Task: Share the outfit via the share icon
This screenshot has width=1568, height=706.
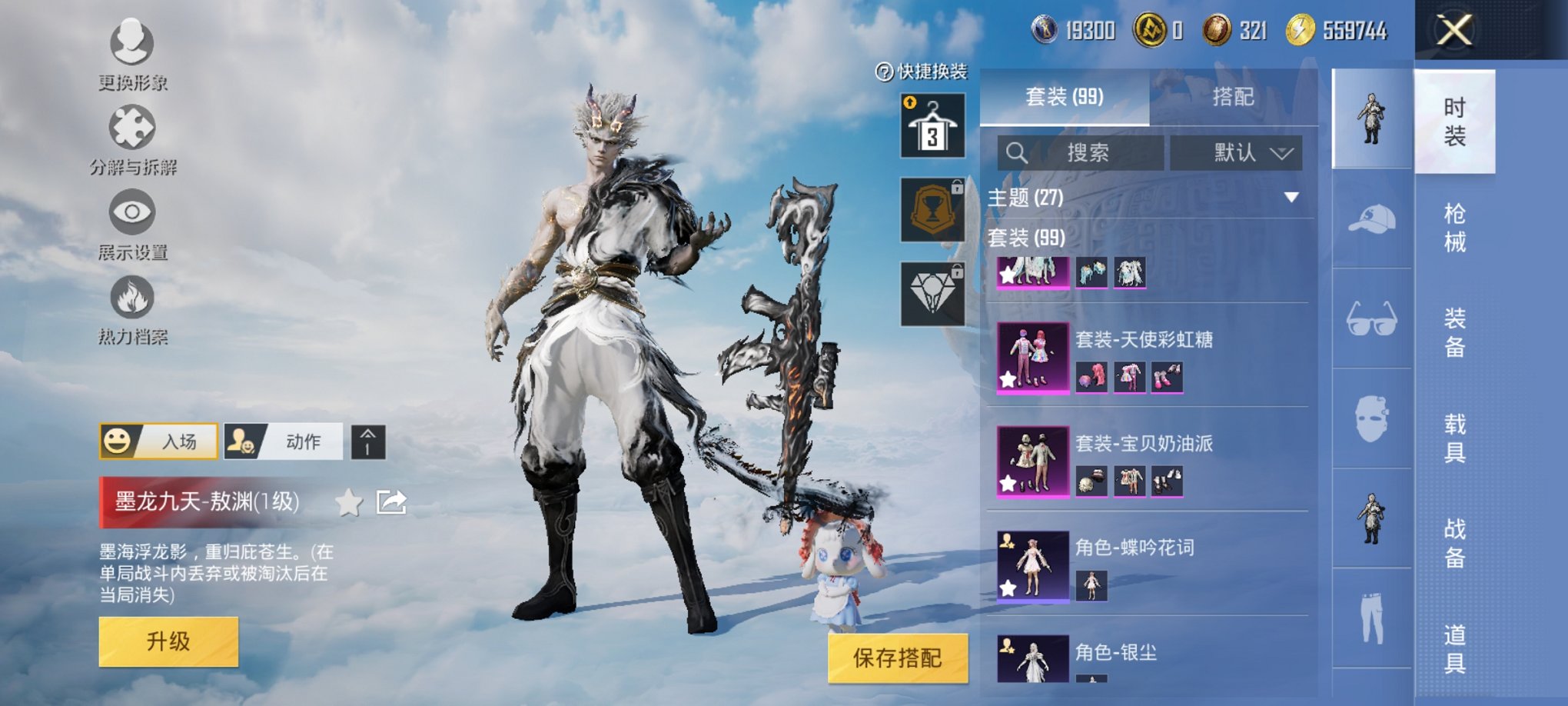Action: coord(391,503)
